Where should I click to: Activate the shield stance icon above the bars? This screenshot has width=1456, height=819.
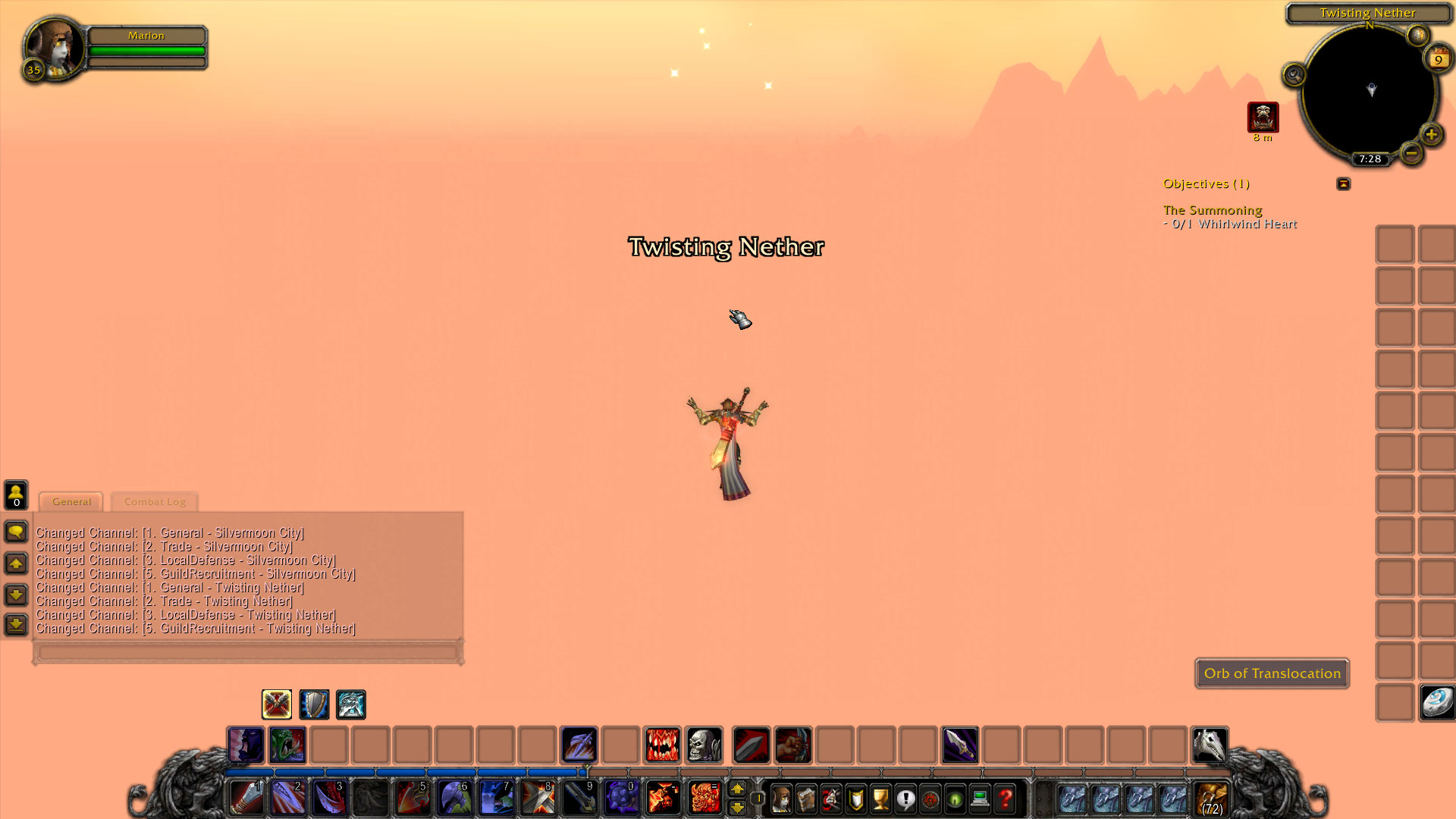pos(314,704)
